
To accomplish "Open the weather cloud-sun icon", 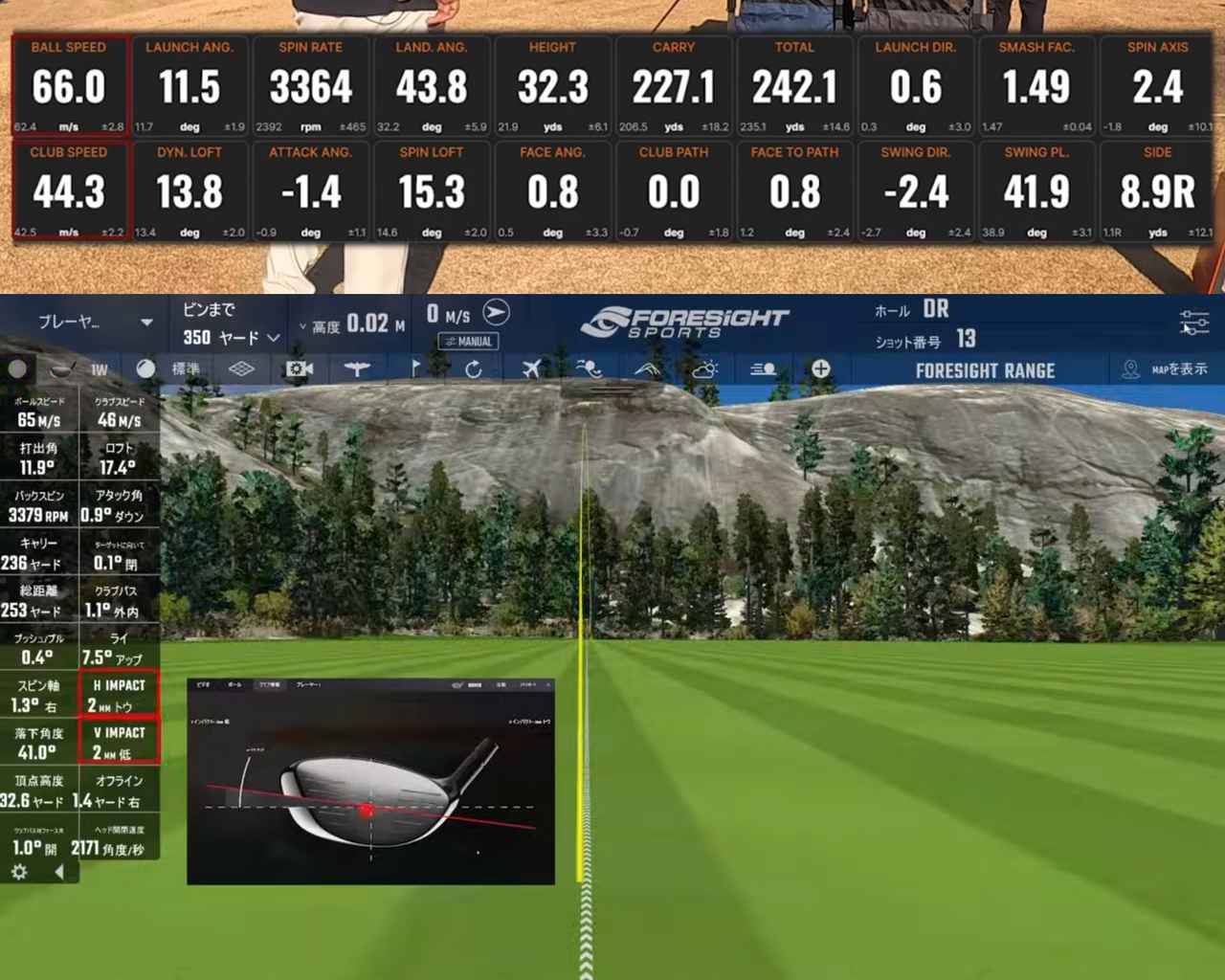I will click(x=704, y=369).
